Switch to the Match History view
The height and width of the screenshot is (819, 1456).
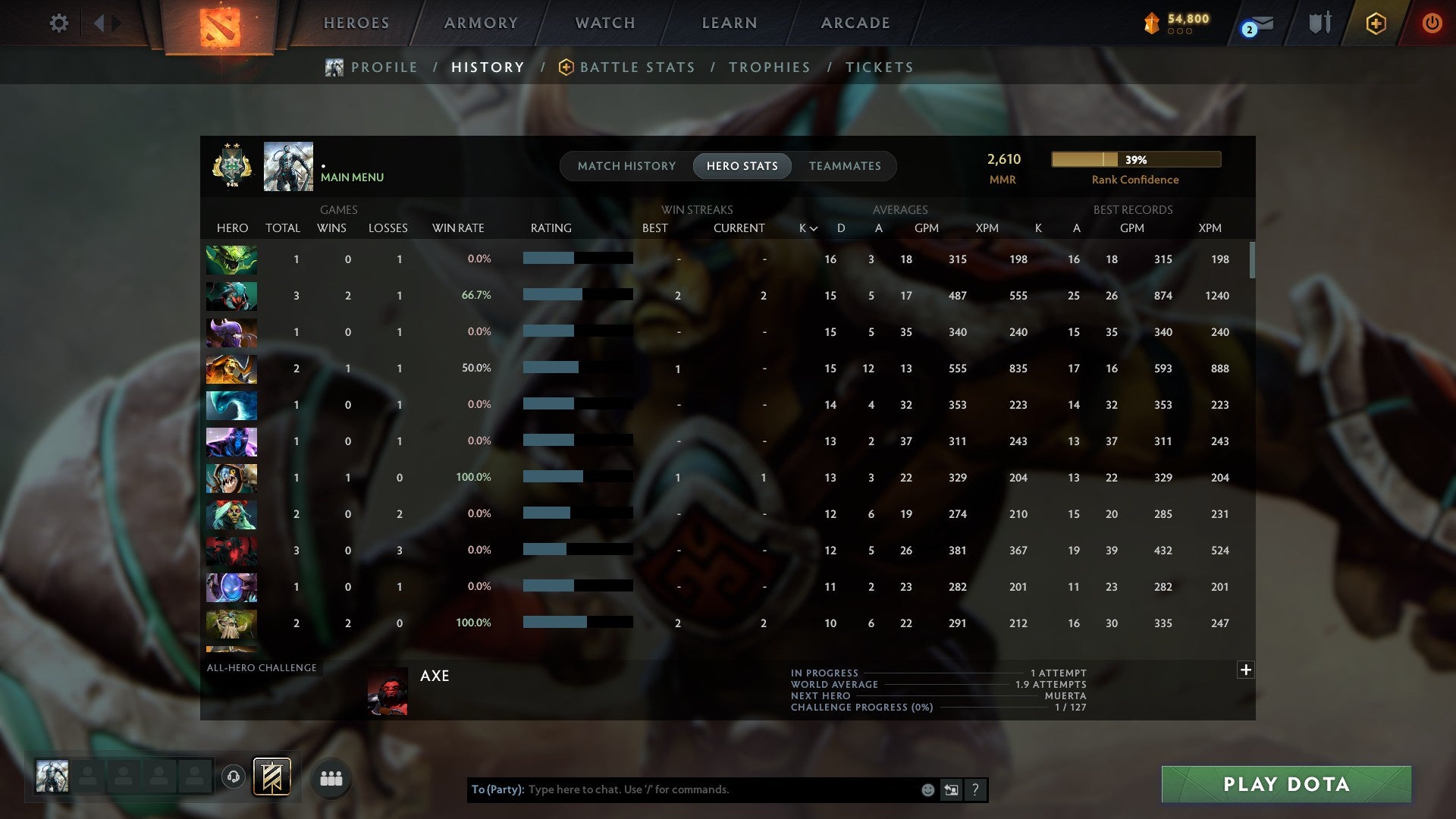click(626, 165)
